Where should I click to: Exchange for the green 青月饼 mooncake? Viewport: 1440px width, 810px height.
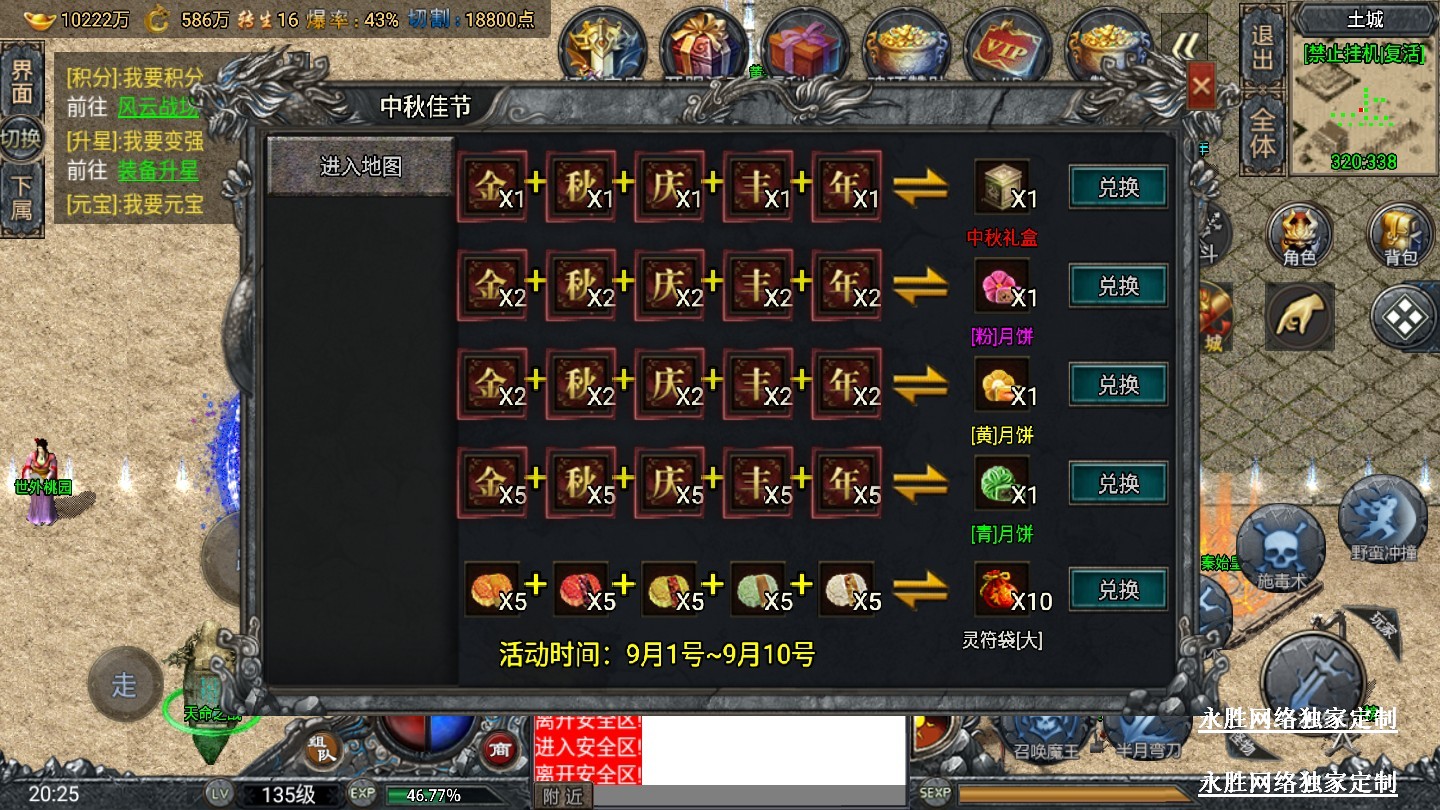(1118, 484)
